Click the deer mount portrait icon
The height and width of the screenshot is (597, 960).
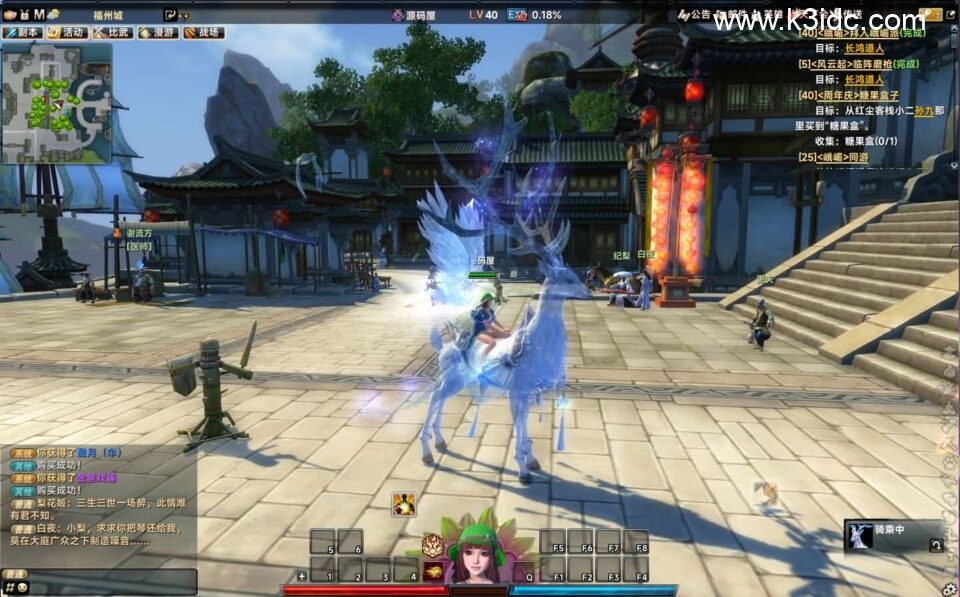coord(859,536)
